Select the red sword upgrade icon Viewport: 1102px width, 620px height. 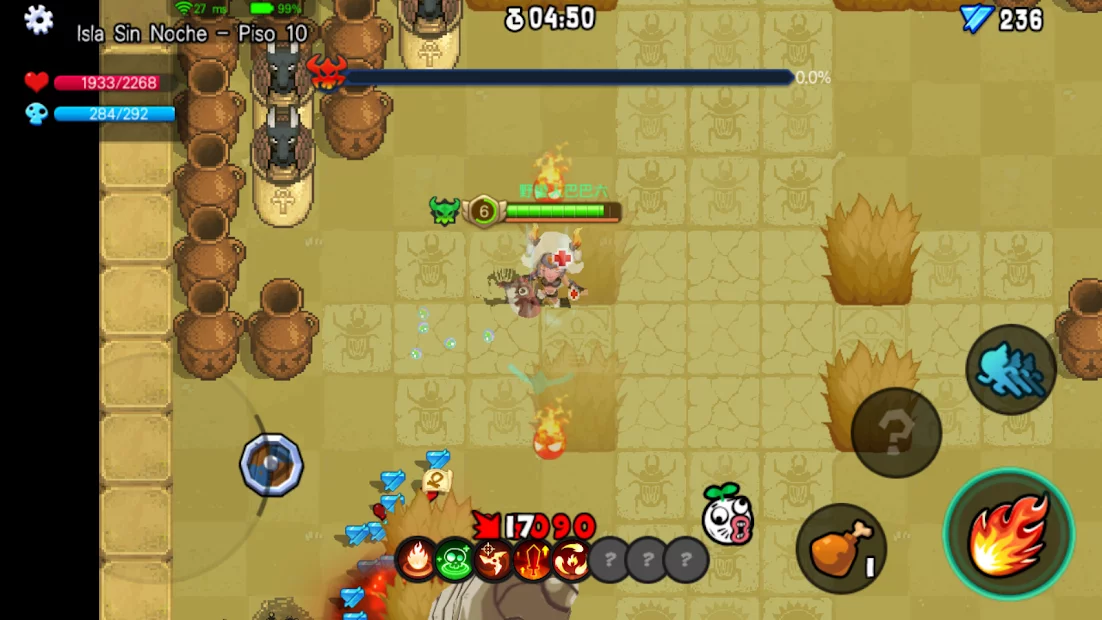(x=532, y=560)
